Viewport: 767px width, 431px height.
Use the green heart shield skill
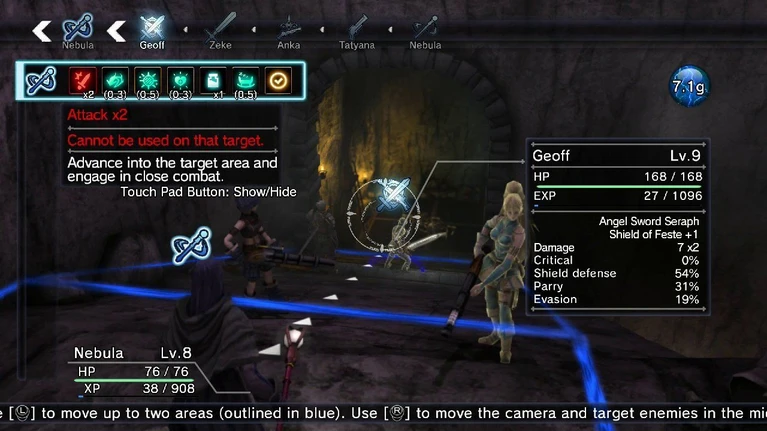[x=181, y=79]
